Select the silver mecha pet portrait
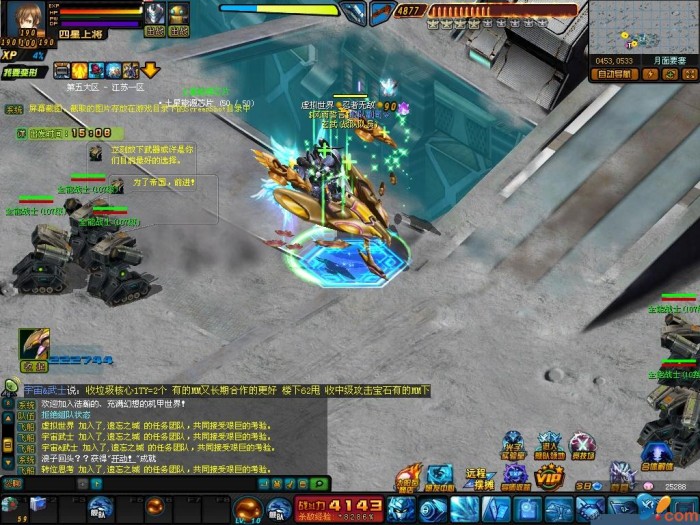Image resolution: width=700 pixels, height=525 pixels. pos(155,14)
